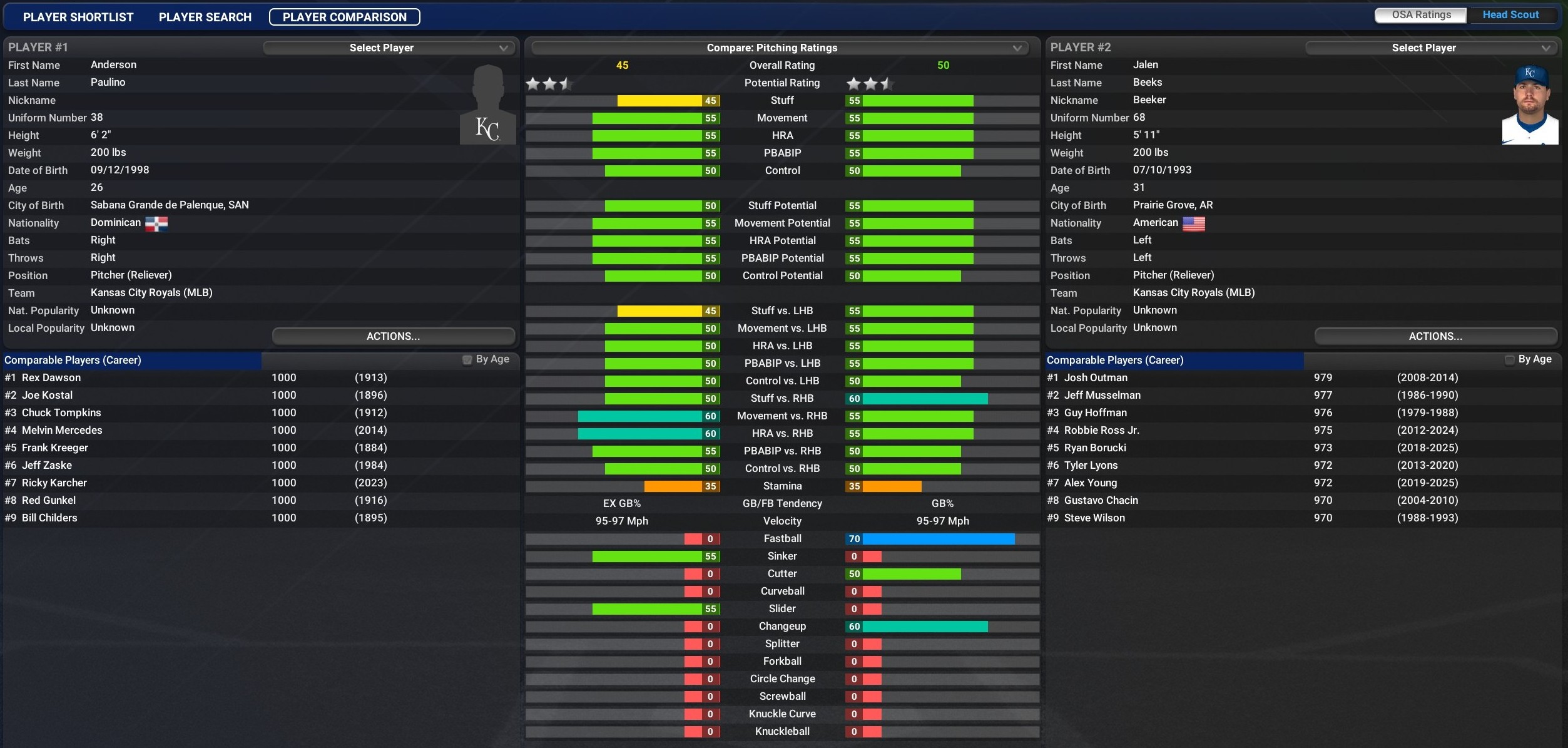Switch to the Player Shortlist tab
Image resolution: width=1568 pixels, height=748 pixels.
pyautogui.click(x=78, y=17)
